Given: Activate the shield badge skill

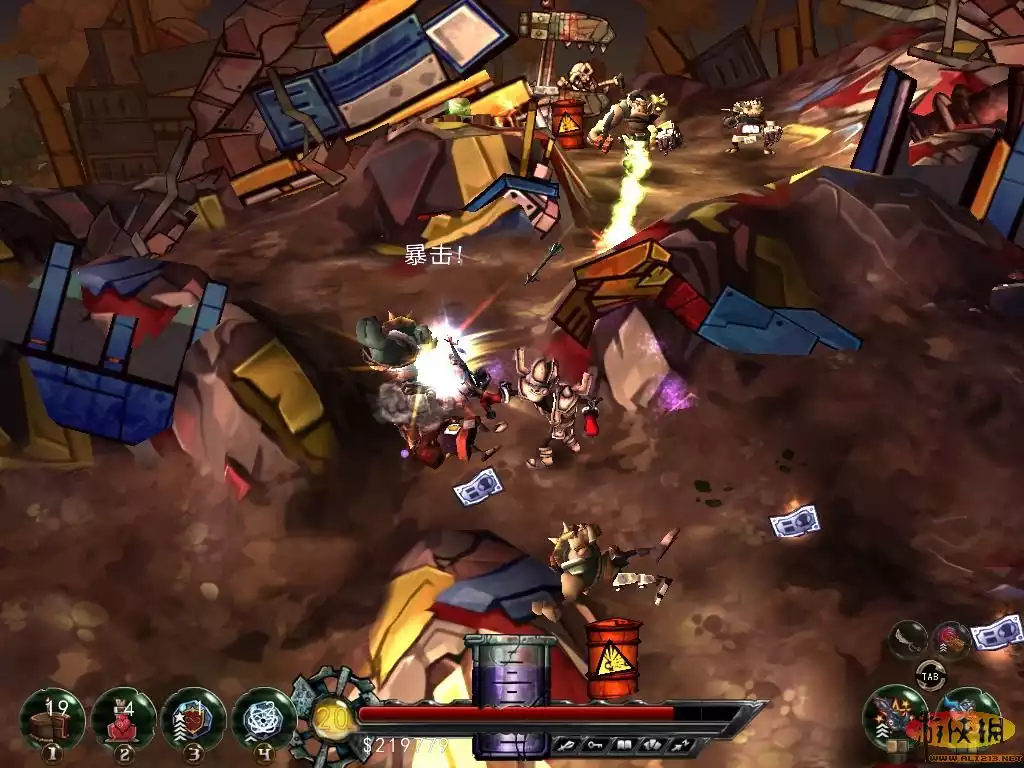Looking at the screenshot, I should [x=193, y=718].
